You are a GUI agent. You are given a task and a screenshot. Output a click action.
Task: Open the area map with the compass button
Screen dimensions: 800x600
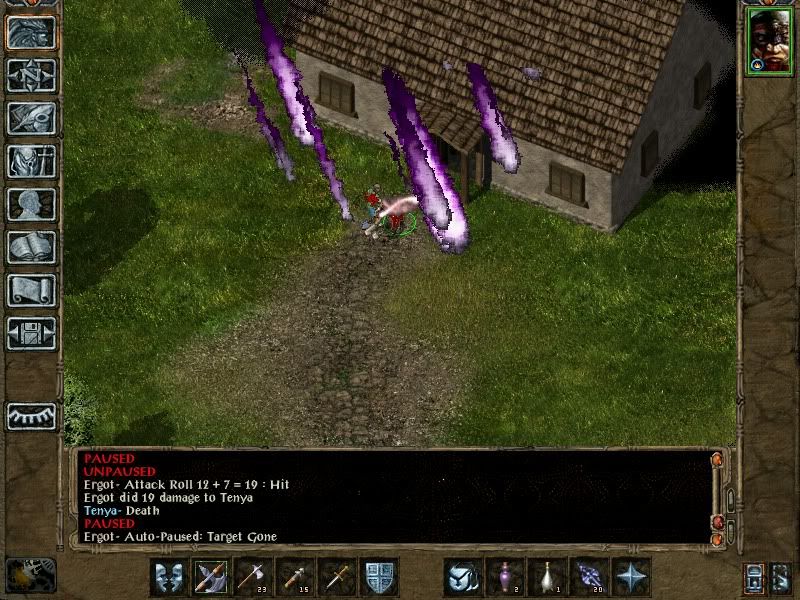coord(31,76)
